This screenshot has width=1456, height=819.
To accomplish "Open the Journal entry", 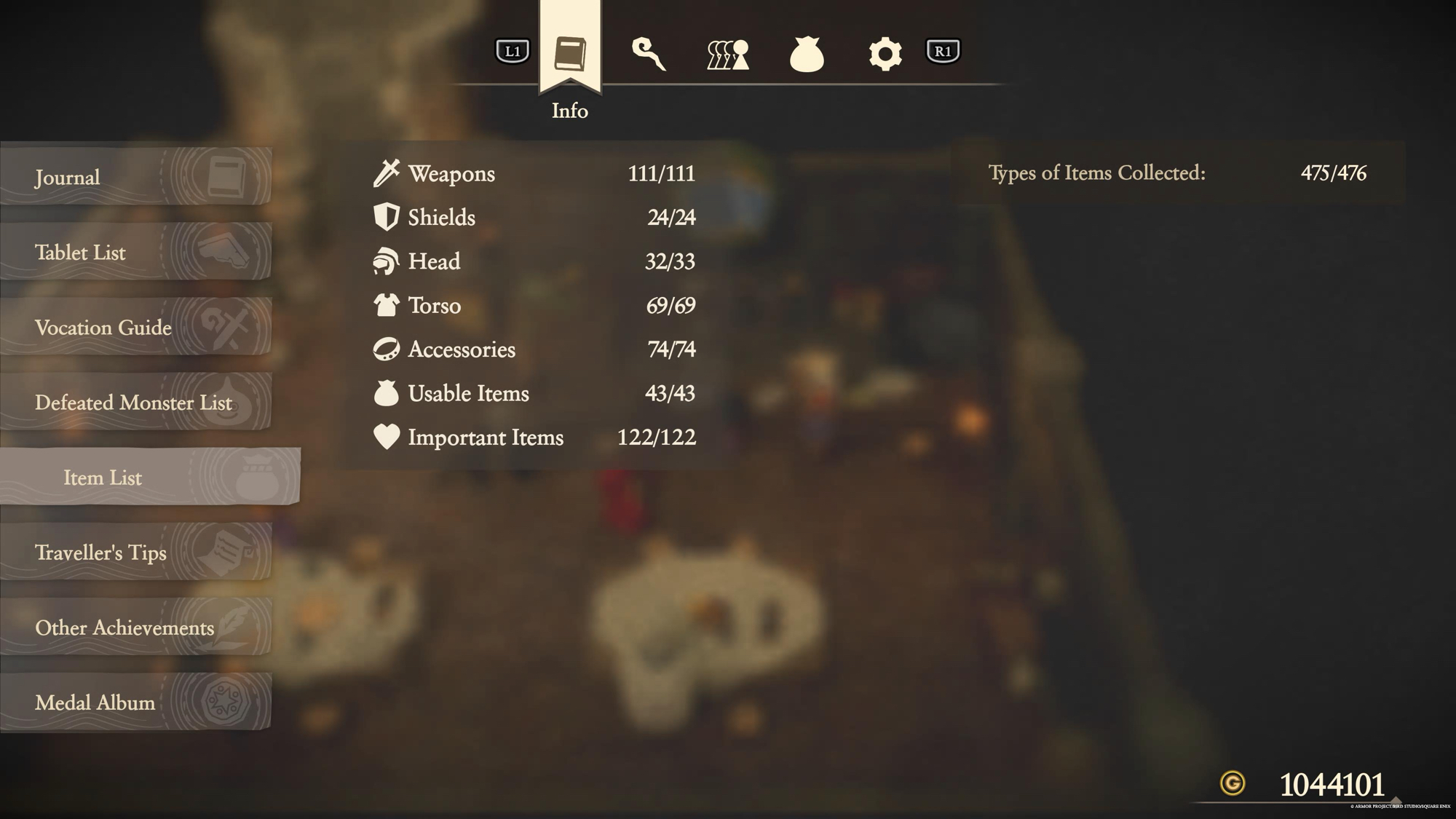I will pos(135,177).
